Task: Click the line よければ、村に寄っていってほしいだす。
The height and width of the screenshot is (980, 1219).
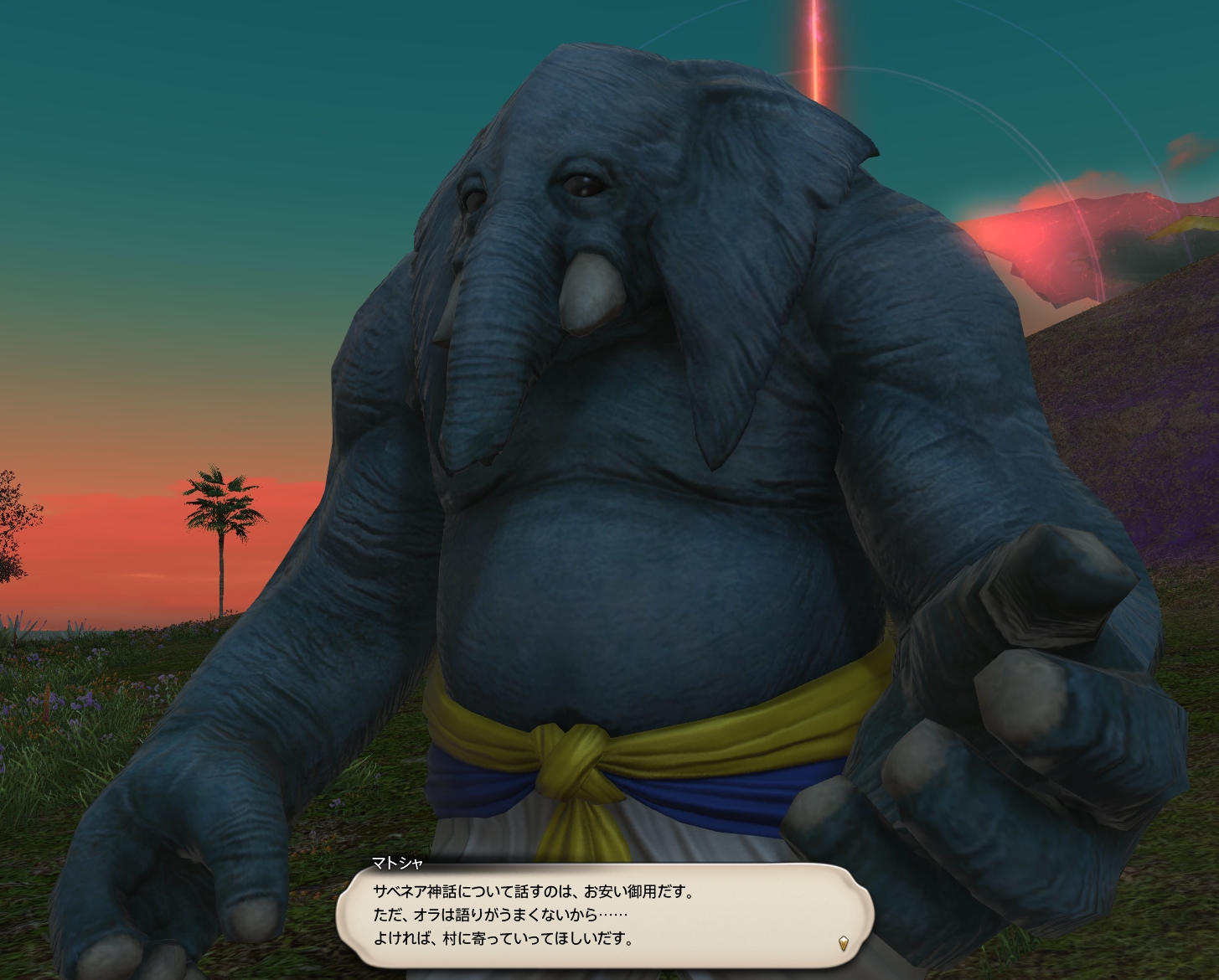Action: tap(503, 939)
